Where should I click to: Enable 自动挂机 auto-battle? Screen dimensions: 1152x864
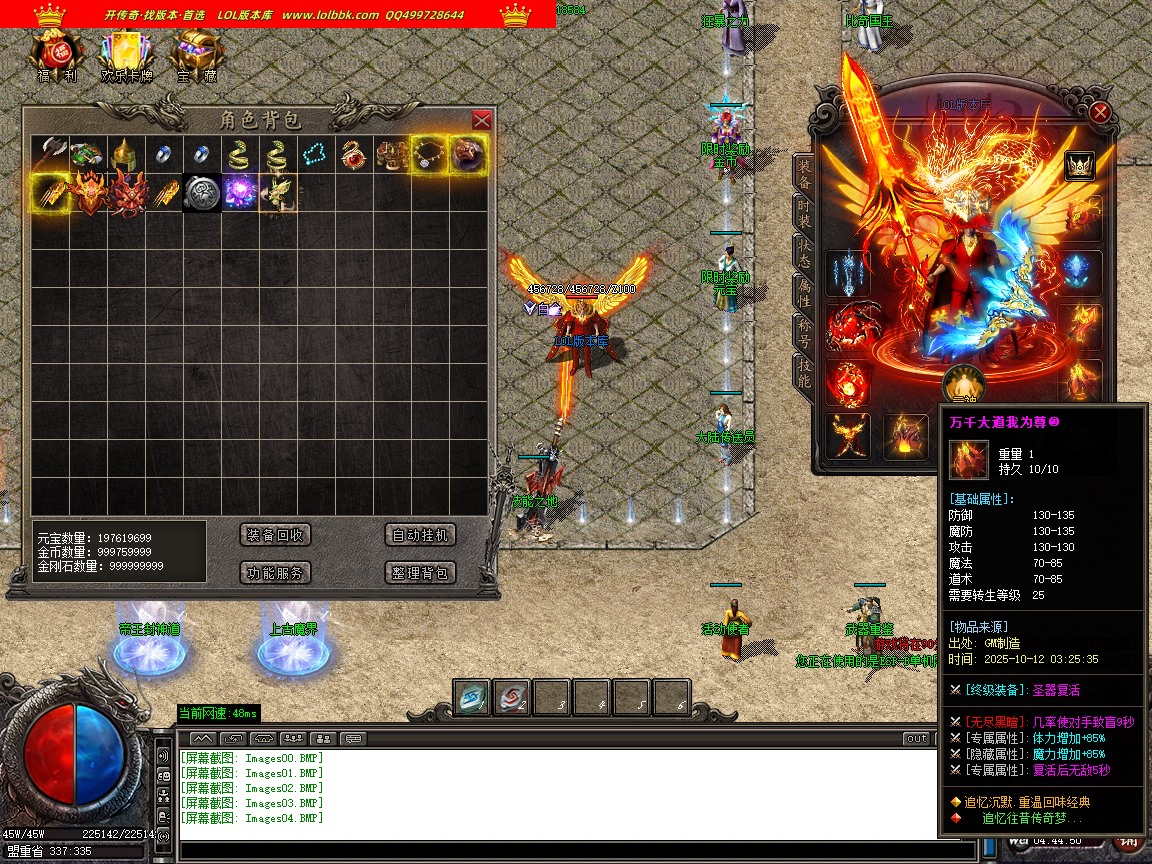tap(420, 535)
